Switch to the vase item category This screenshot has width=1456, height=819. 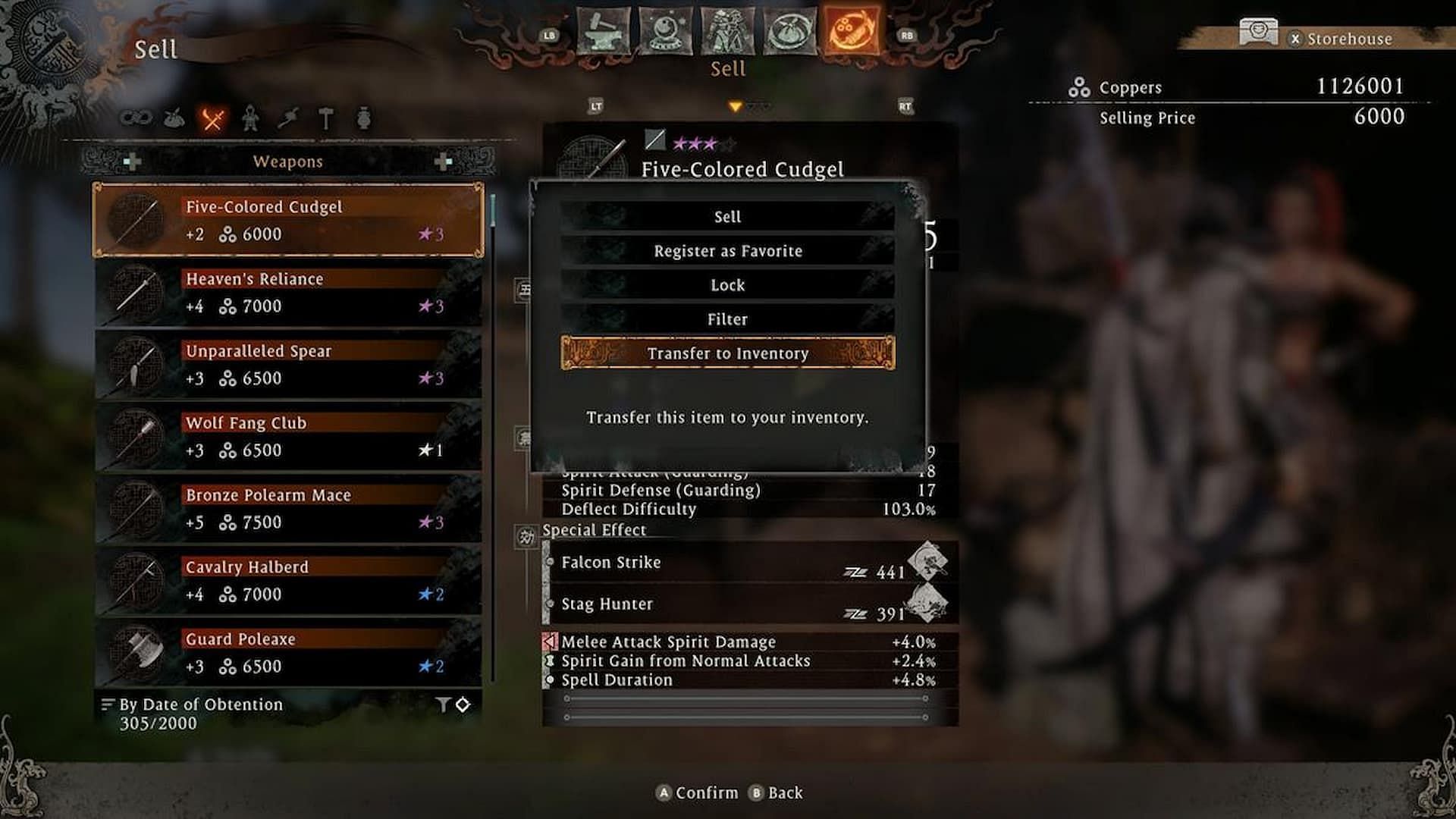coord(364,118)
